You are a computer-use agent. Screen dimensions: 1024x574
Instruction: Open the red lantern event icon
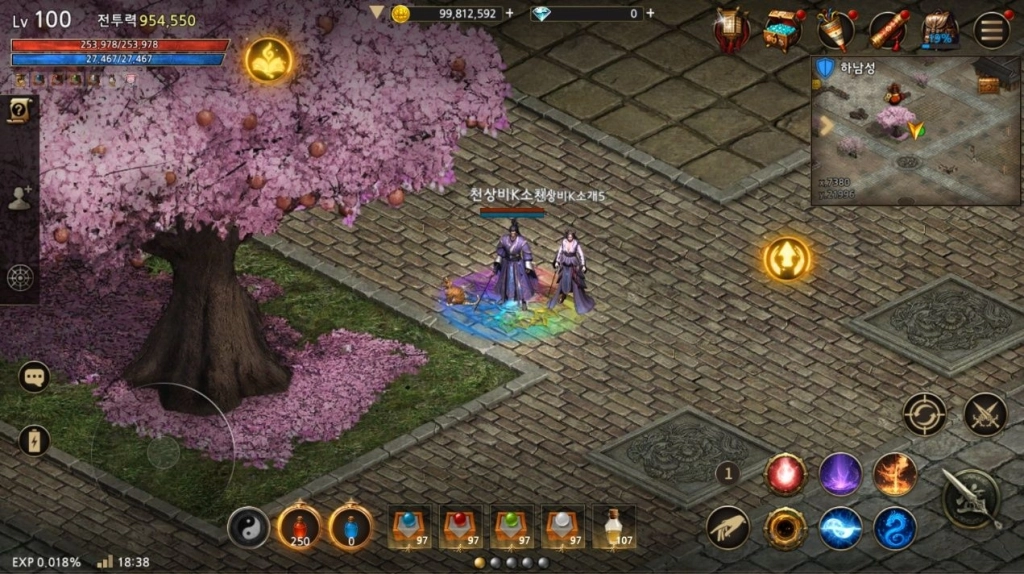[732, 30]
